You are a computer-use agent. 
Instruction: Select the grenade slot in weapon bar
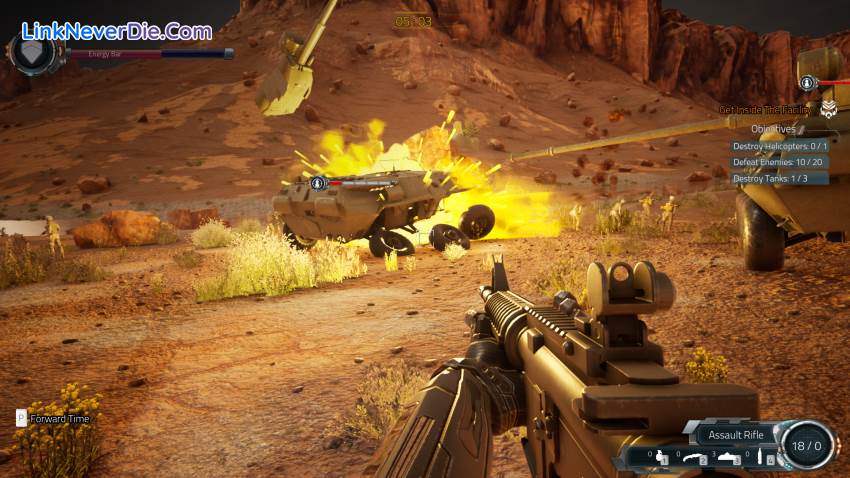point(660,458)
